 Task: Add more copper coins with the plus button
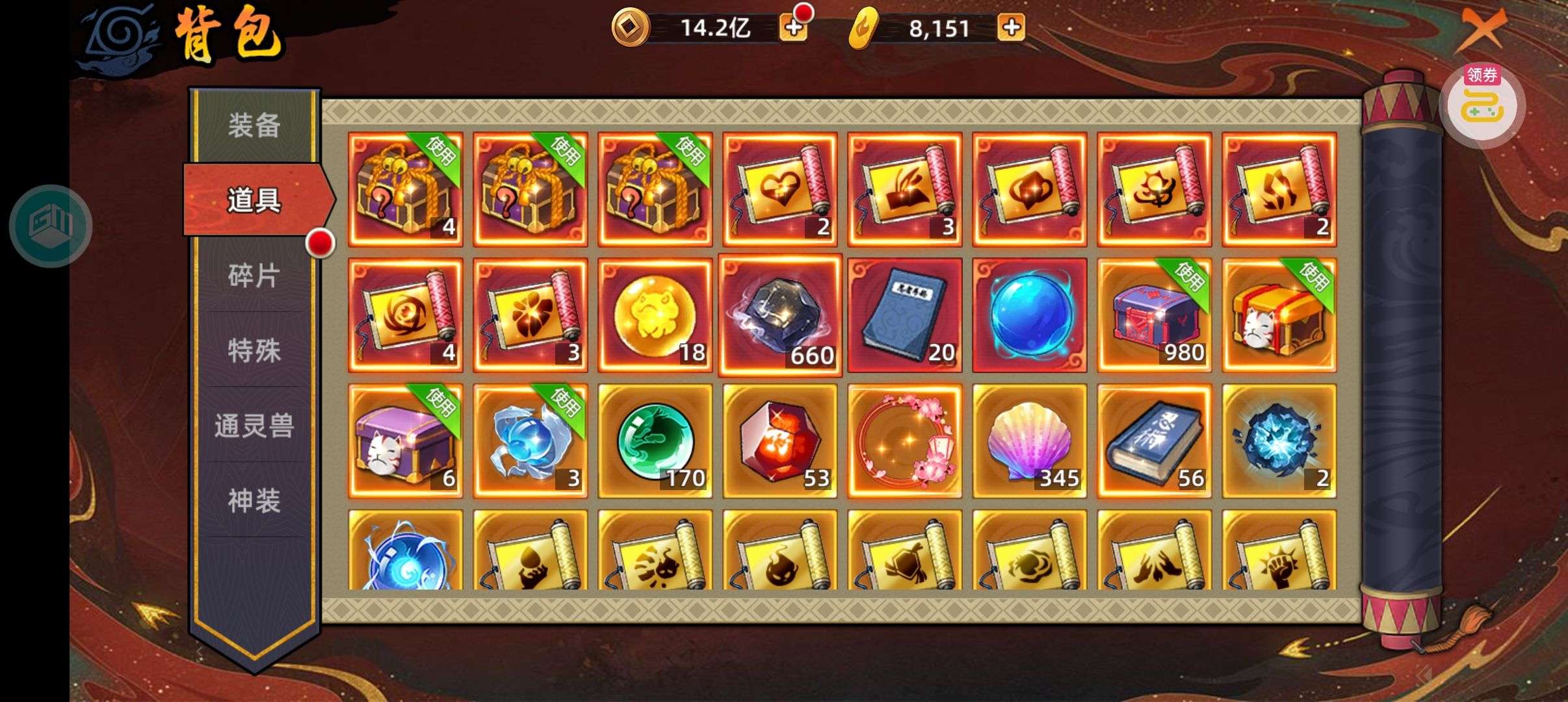click(793, 28)
